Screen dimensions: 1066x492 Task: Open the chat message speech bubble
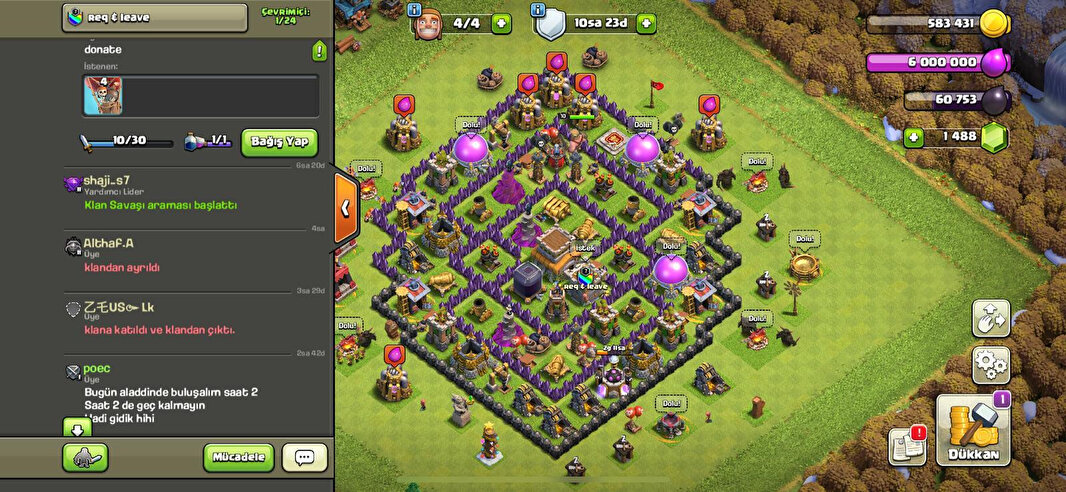[x=304, y=458]
